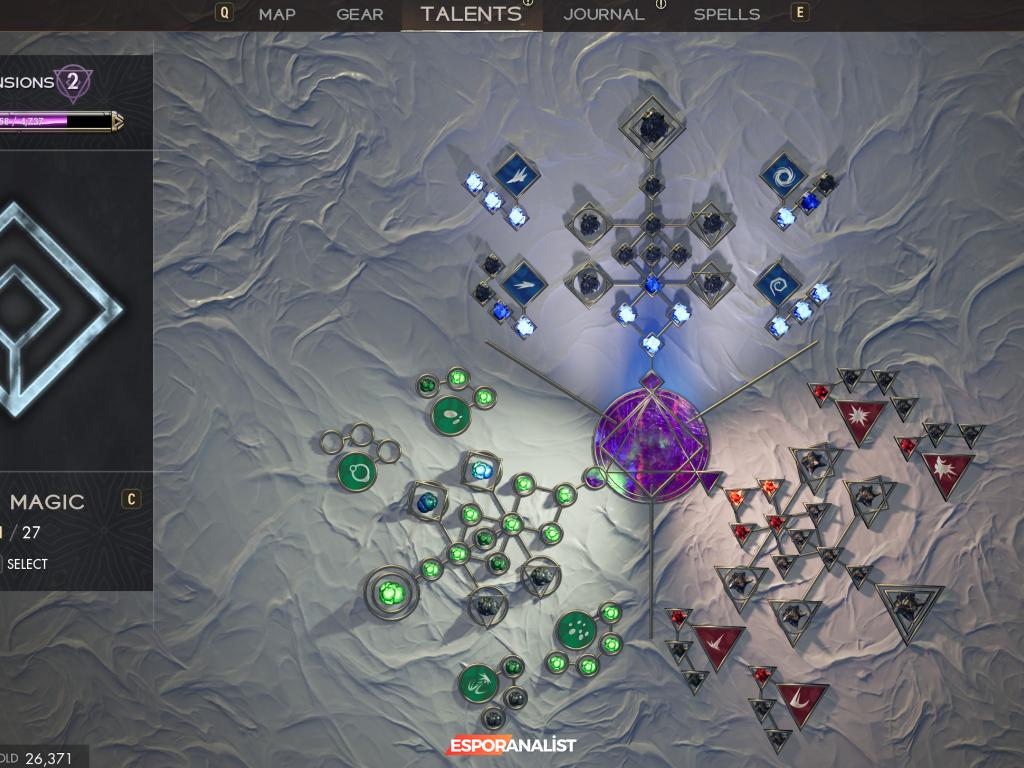This screenshot has height=768, width=1024.
Task: Open the Journal tab
Action: pyautogui.click(x=603, y=14)
